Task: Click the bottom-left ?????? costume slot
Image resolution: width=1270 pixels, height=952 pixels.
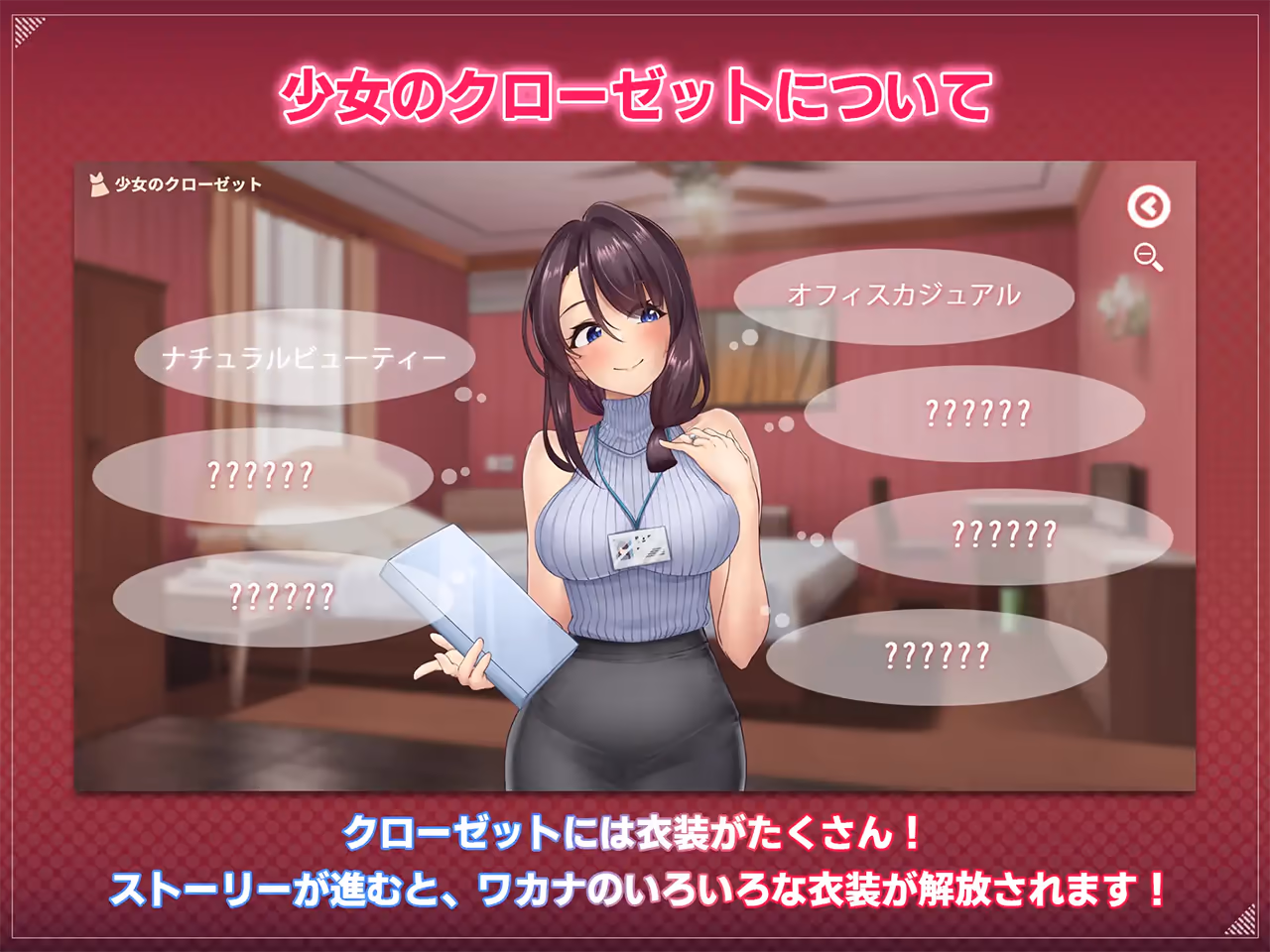Action: pyautogui.click(x=283, y=597)
